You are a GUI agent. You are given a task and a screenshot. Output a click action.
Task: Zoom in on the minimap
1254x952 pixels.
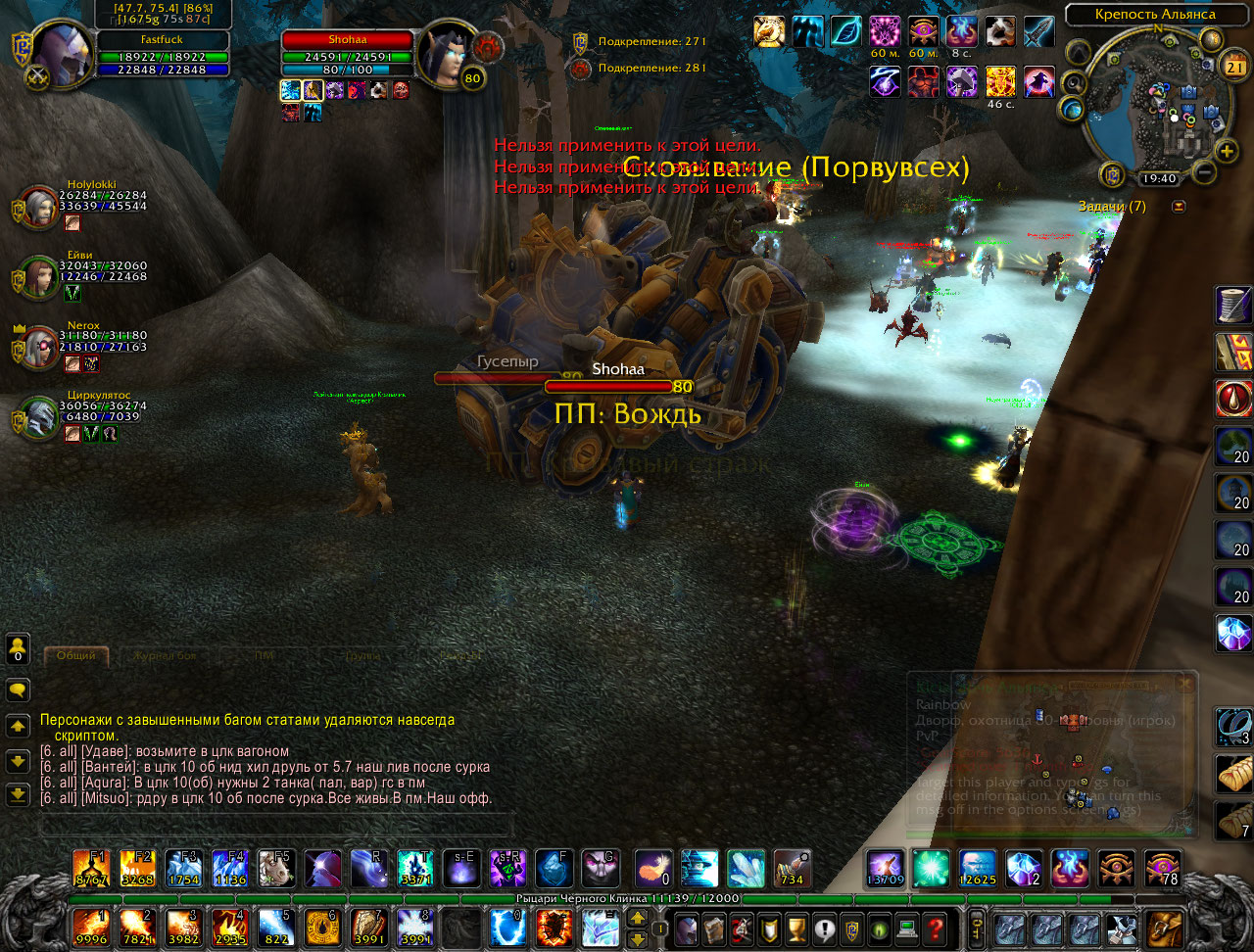(1228, 151)
